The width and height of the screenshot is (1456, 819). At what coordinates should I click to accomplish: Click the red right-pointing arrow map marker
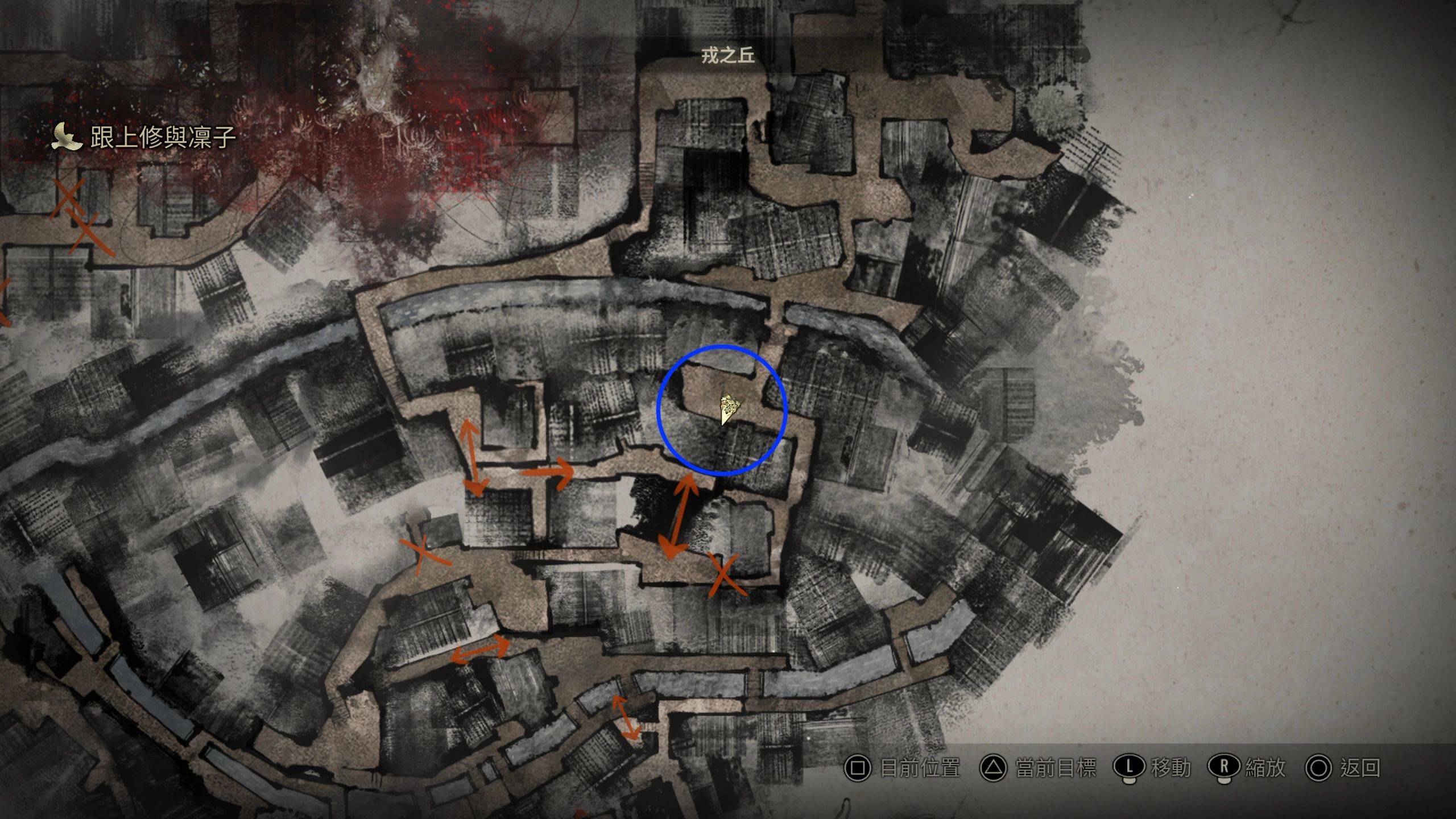[x=547, y=472]
